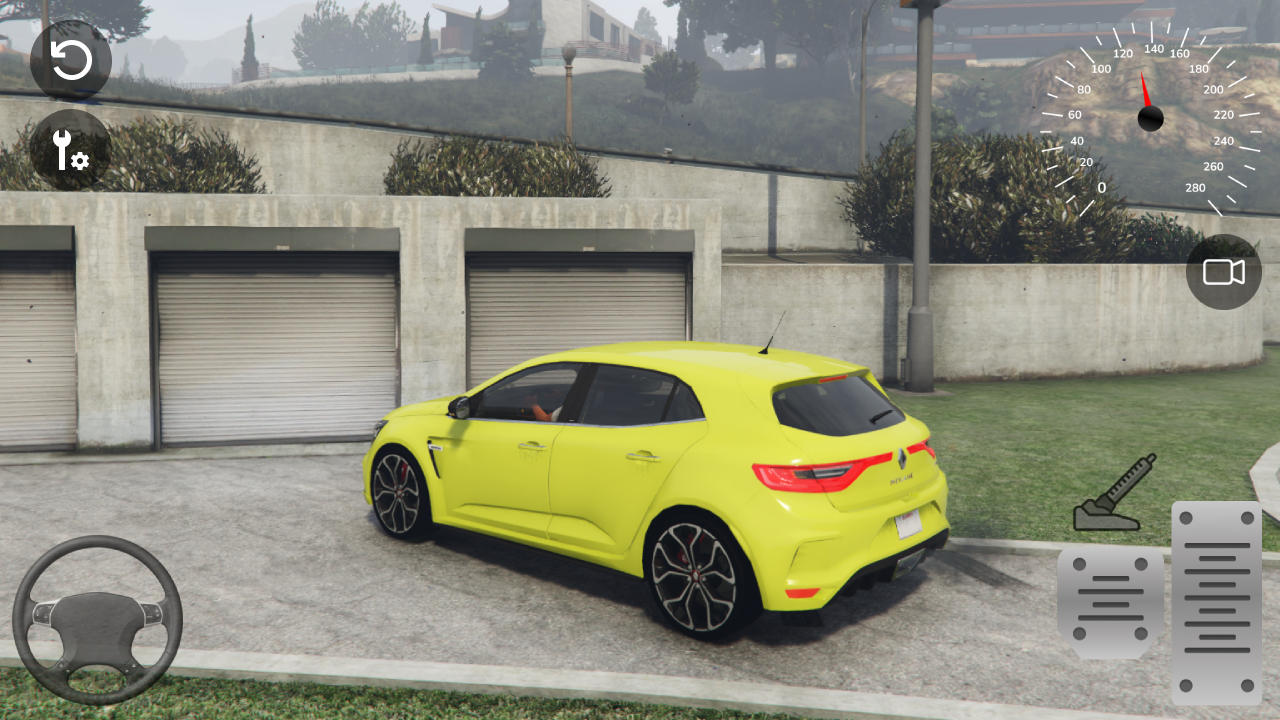The width and height of the screenshot is (1280, 720).
Task: Tap the small gear on the tuning button
Action: [x=80, y=160]
